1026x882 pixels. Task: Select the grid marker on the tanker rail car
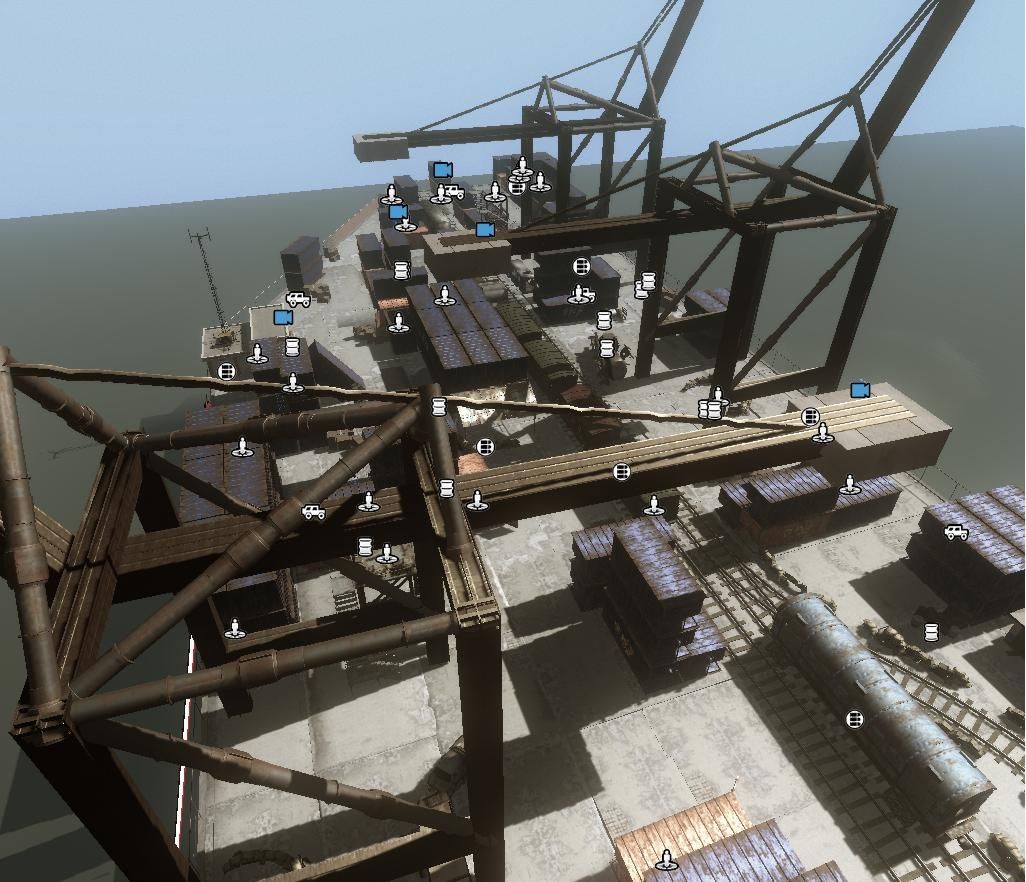[x=854, y=719]
